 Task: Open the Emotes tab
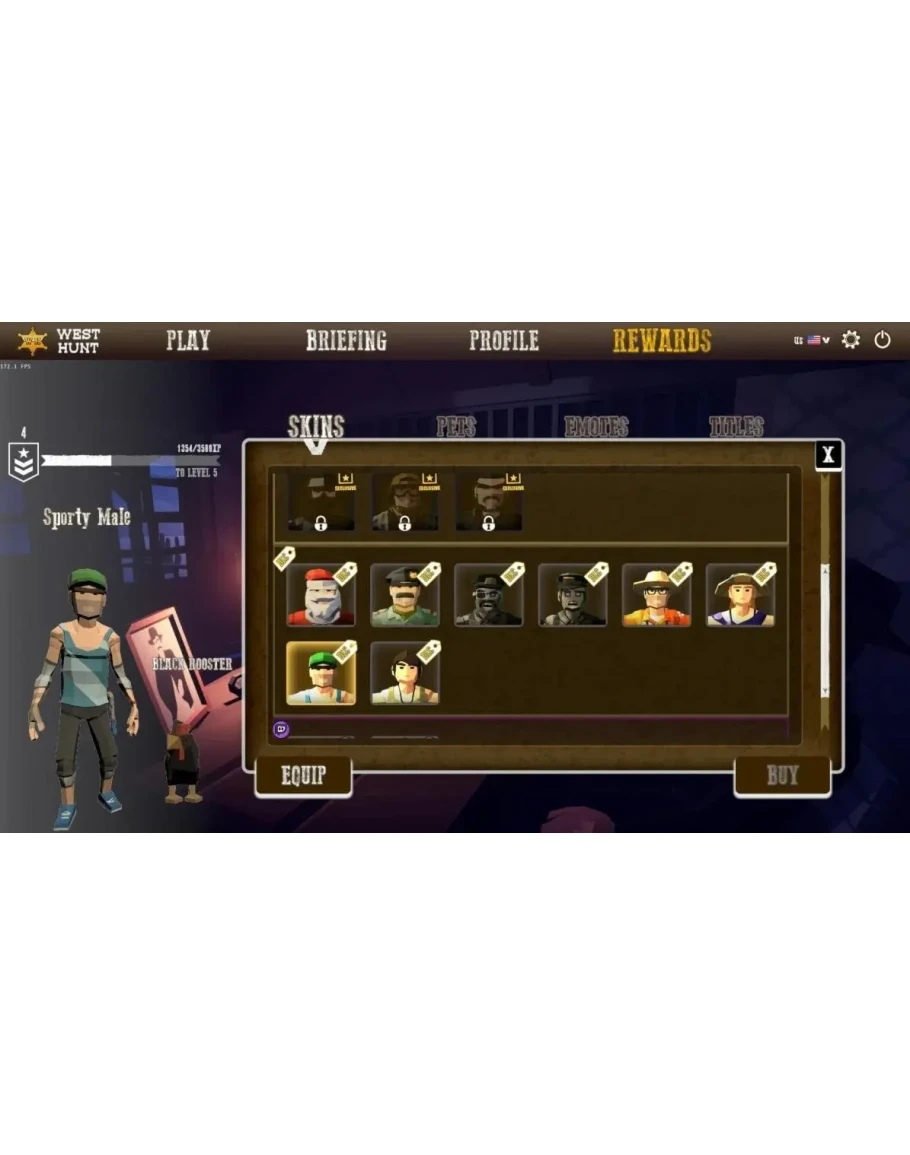coord(596,428)
